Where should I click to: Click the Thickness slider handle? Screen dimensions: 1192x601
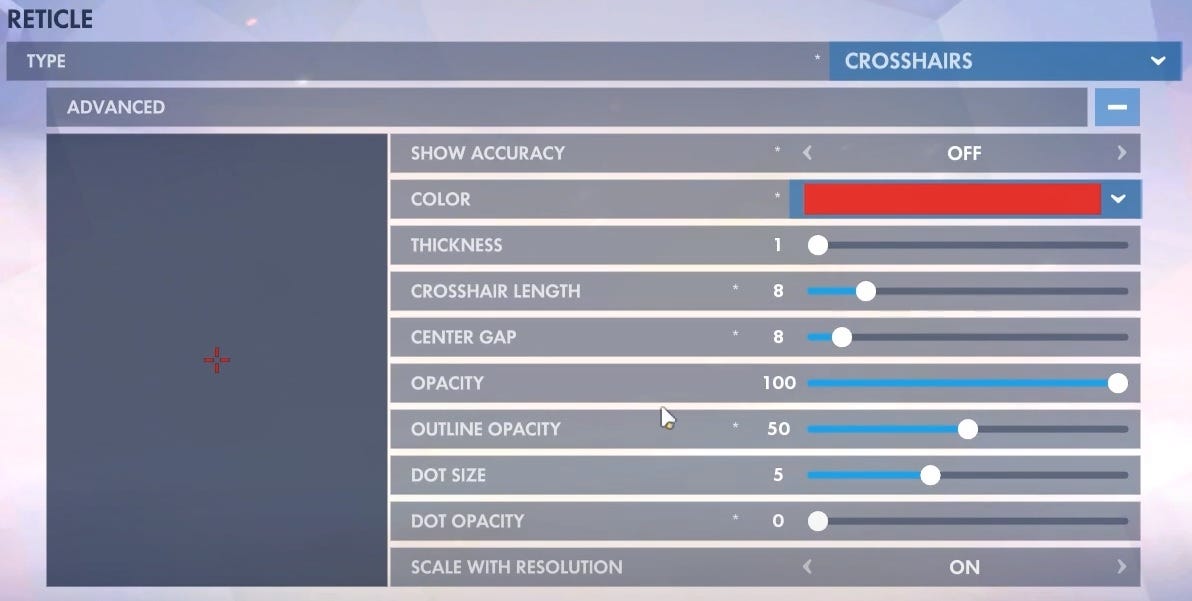pos(818,245)
